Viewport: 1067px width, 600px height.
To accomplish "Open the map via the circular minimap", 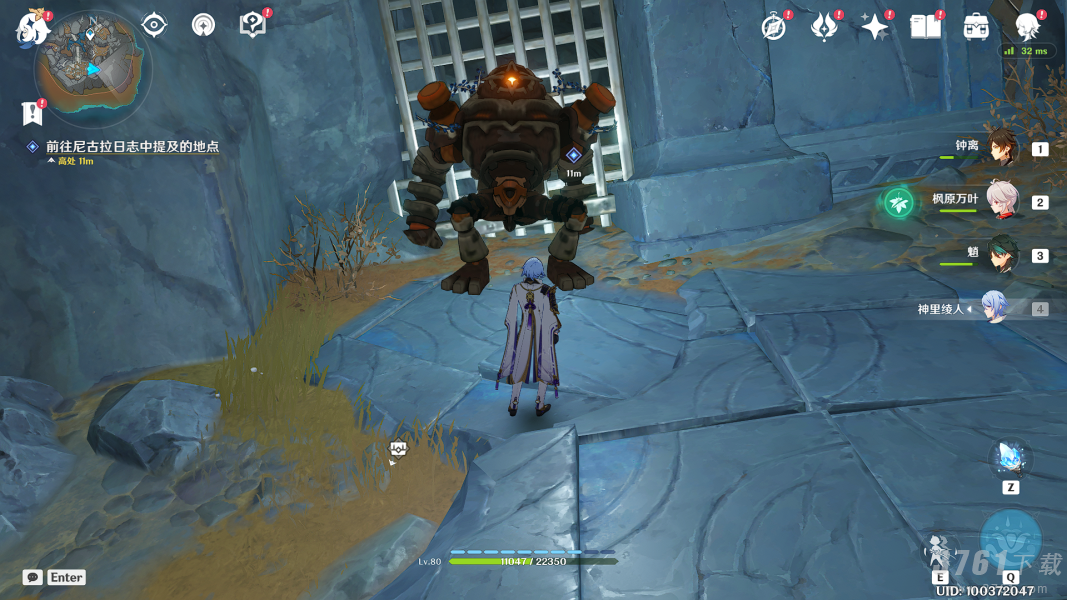I will click(92, 70).
